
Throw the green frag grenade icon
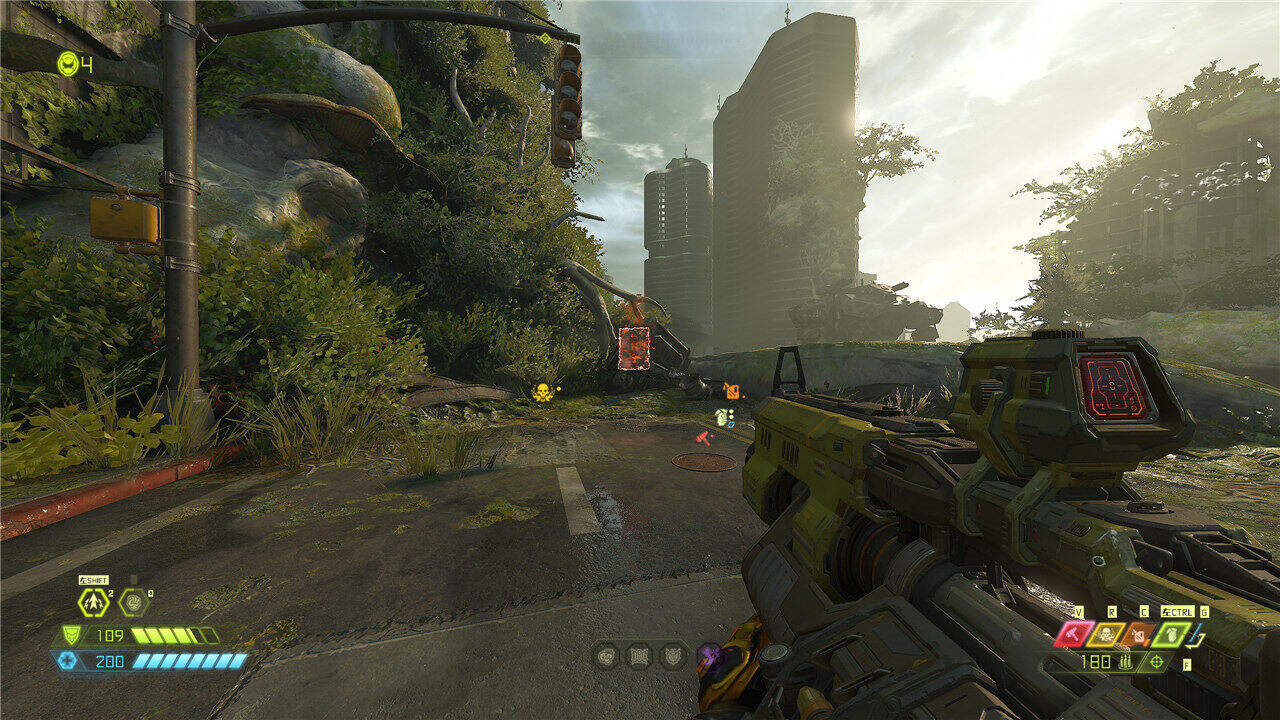(1170, 634)
